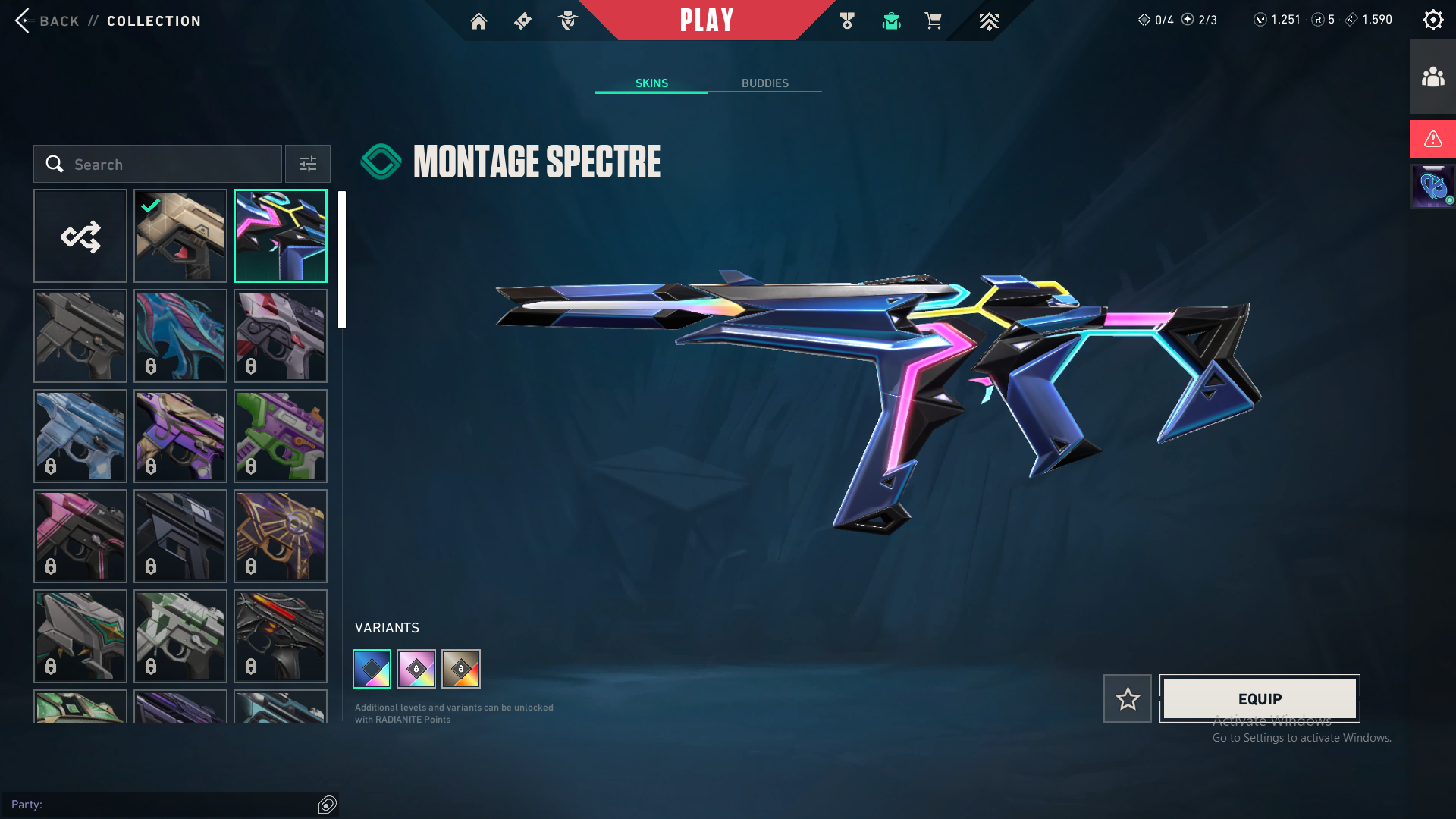Viewport: 1456px width, 819px height.
Task: Choose the locked tan-orange variant swatch
Action: coord(461,669)
